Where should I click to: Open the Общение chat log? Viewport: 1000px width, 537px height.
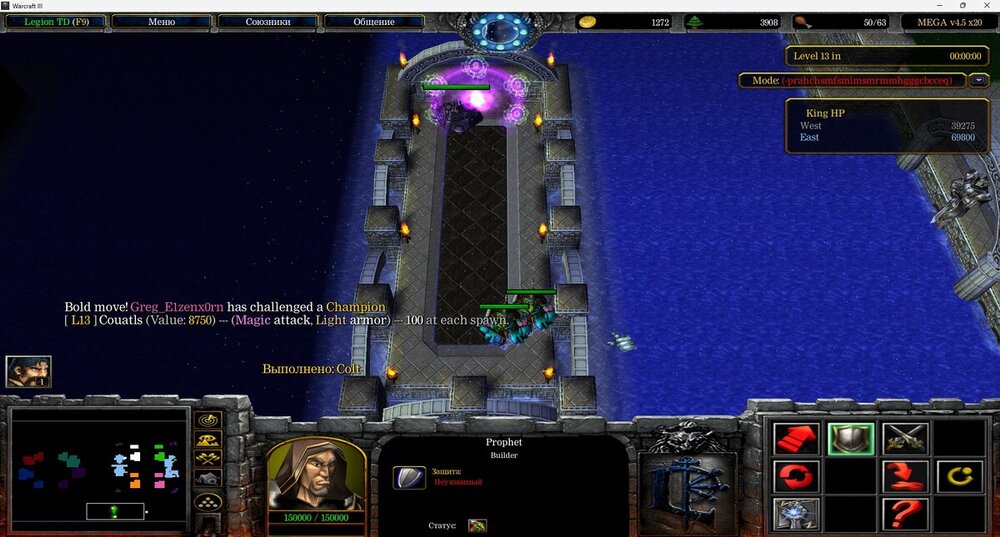tap(373, 21)
